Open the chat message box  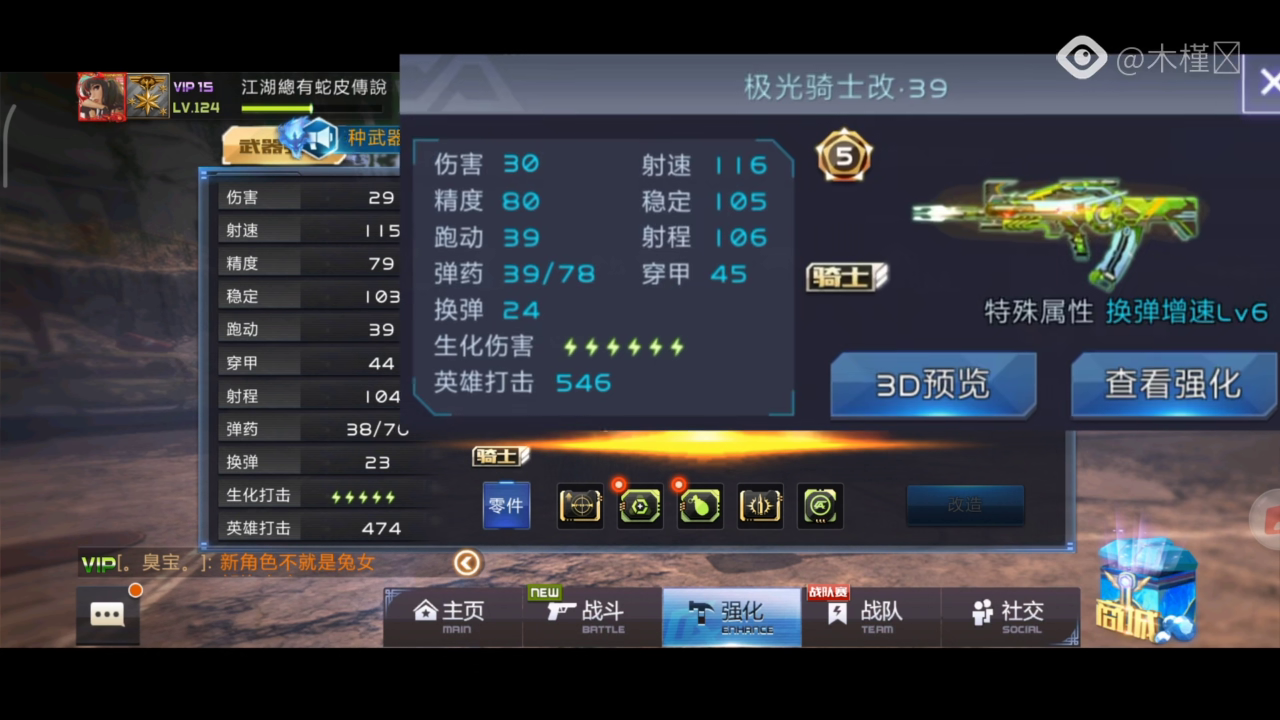point(107,614)
